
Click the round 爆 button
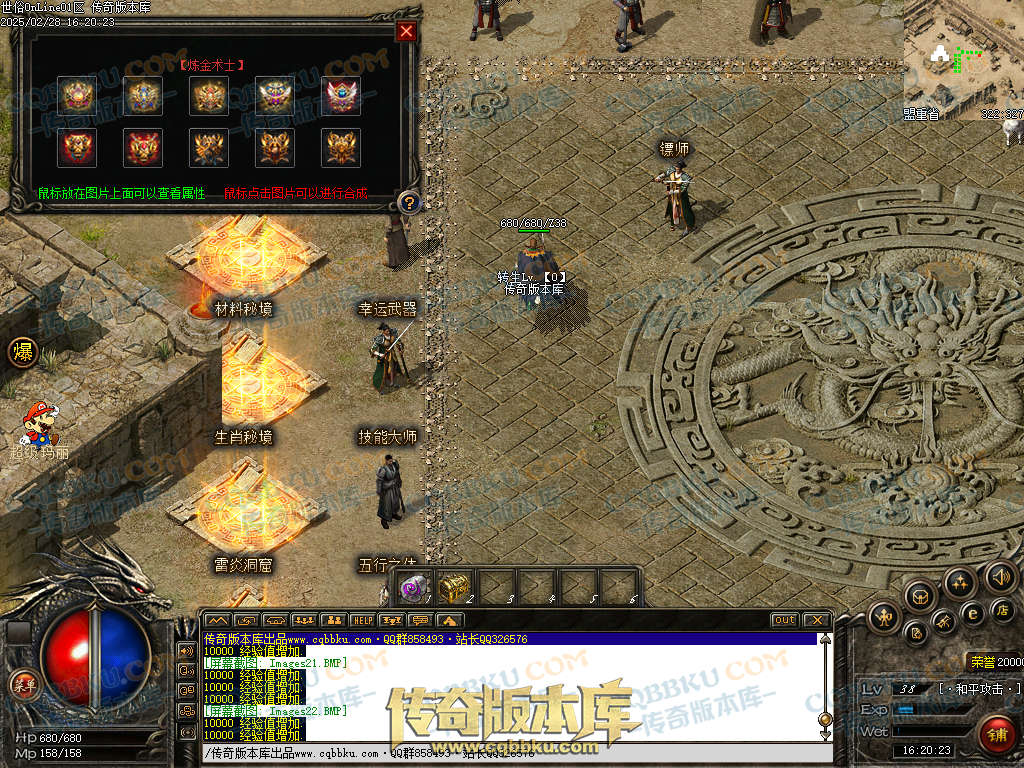point(22,352)
